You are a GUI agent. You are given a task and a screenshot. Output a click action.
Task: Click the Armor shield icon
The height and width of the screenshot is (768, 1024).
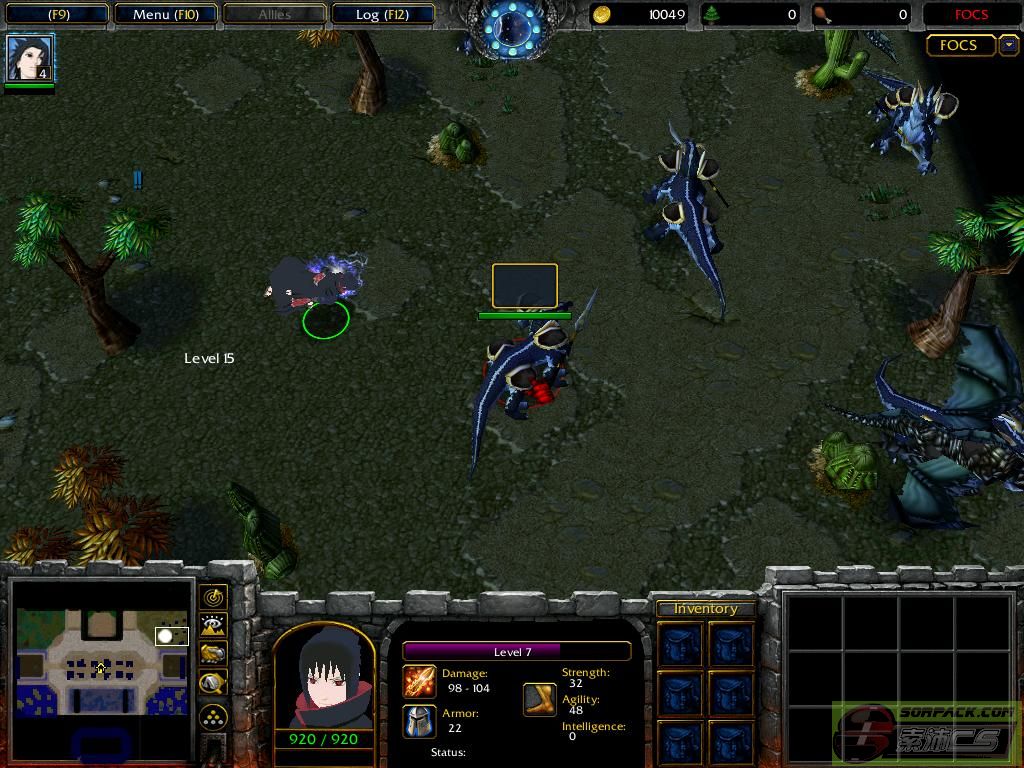click(419, 721)
